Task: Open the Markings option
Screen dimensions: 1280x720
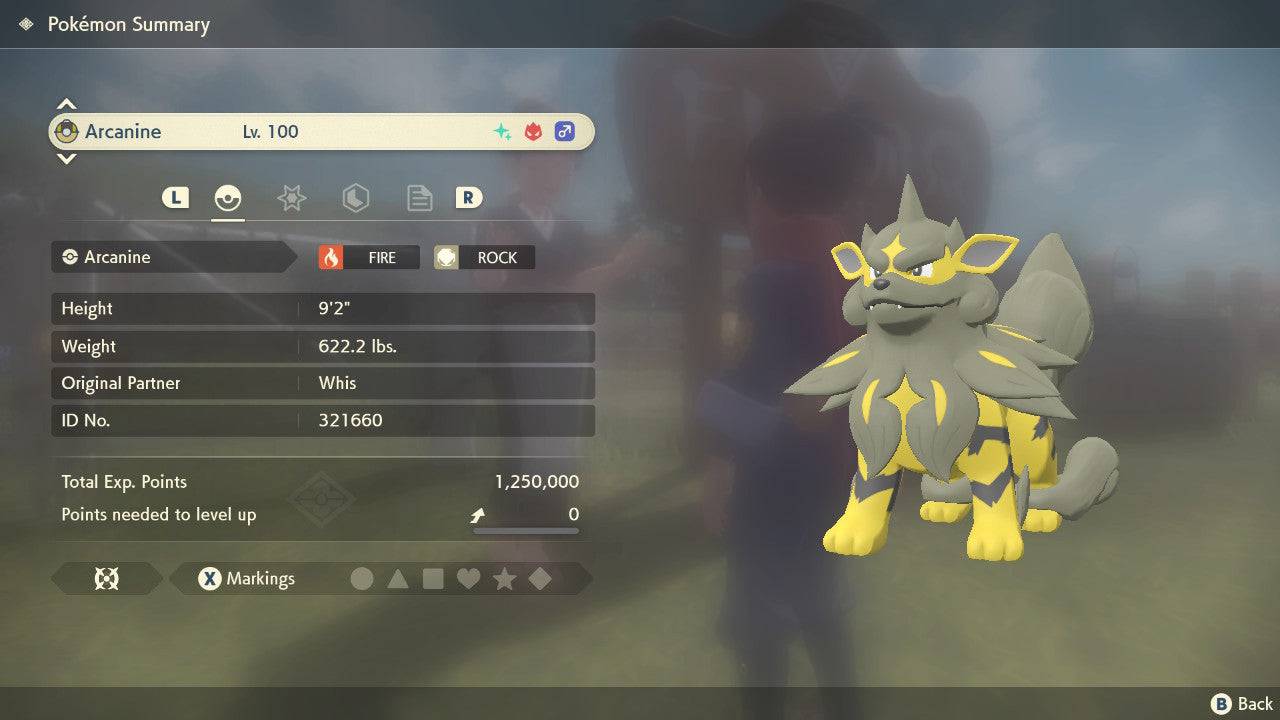Action: pos(246,578)
